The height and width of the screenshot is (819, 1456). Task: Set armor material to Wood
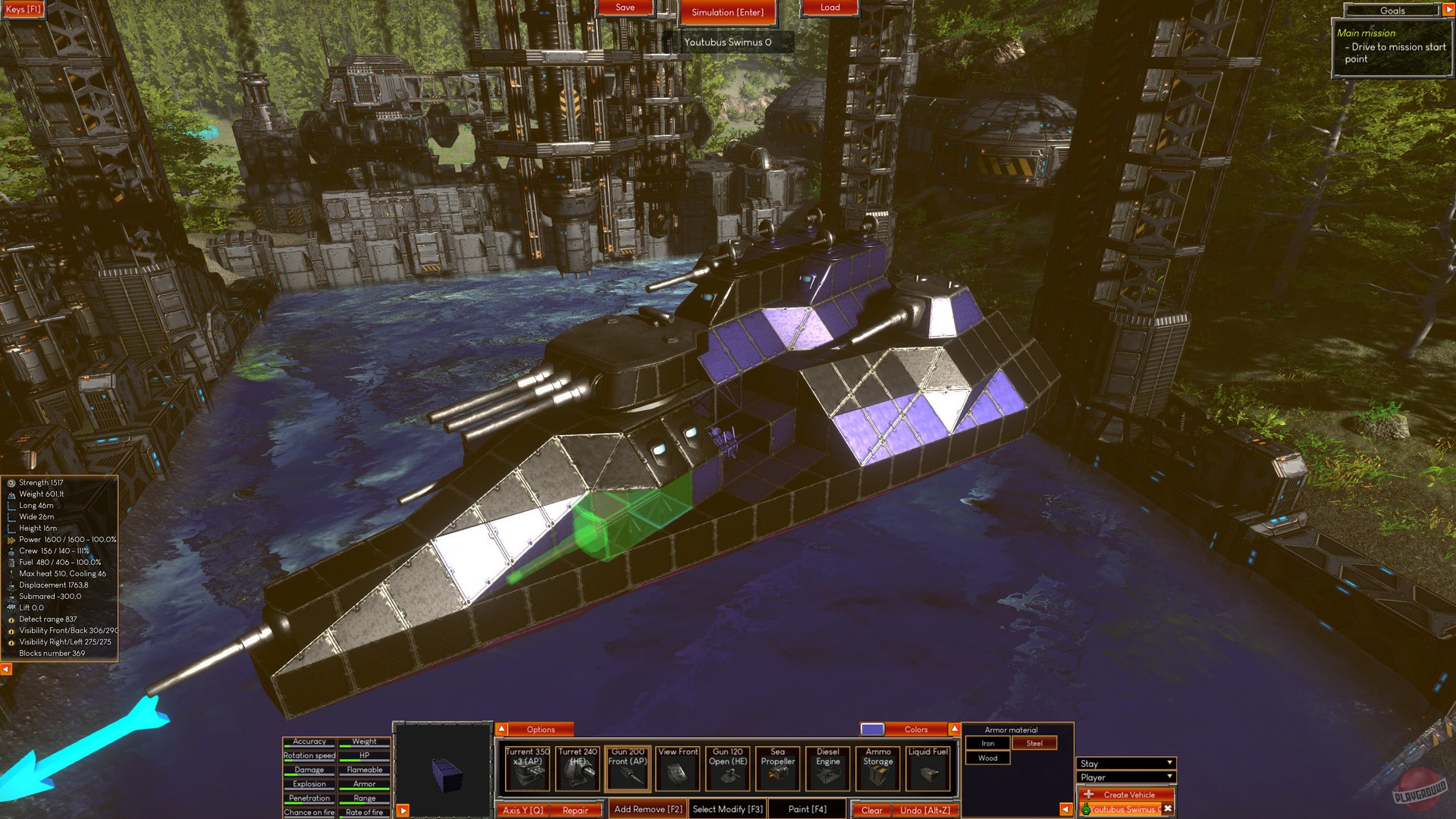[988, 758]
